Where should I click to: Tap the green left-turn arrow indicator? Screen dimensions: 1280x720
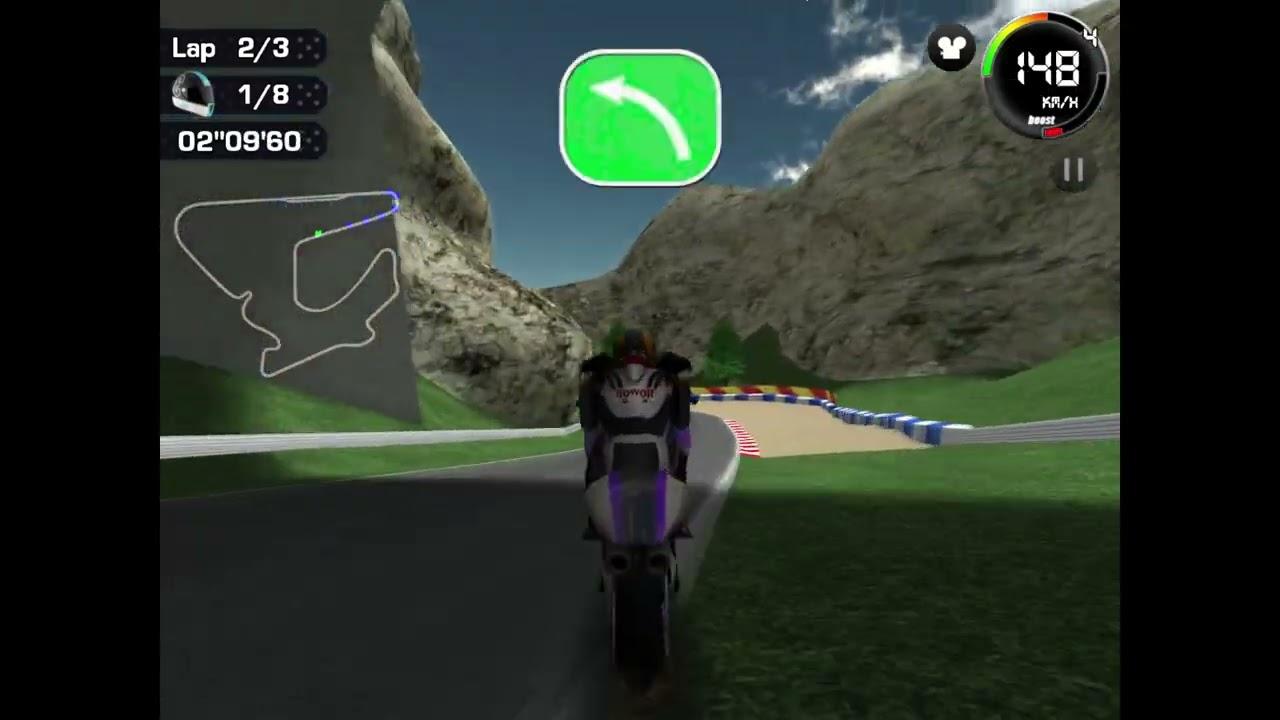[x=640, y=117]
